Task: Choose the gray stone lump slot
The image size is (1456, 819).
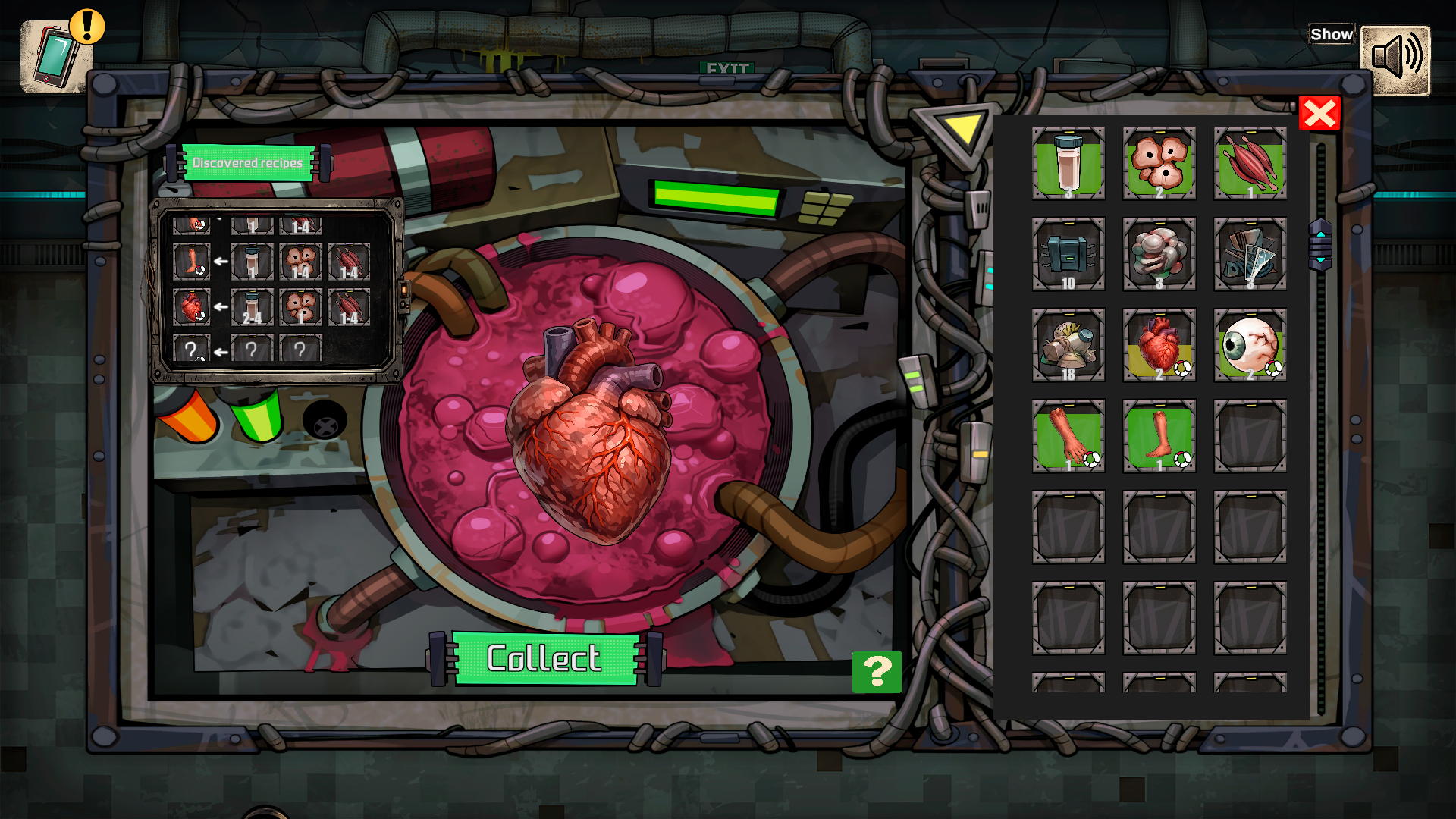Action: (1159, 254)
